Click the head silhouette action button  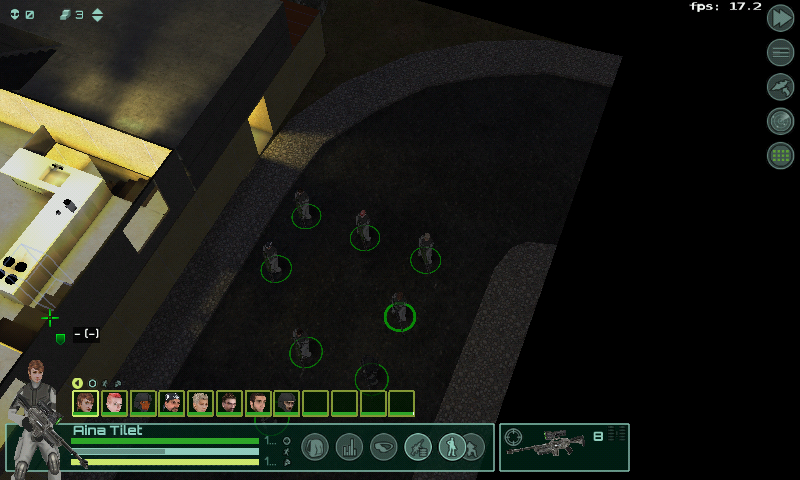[x=315, y=447]
